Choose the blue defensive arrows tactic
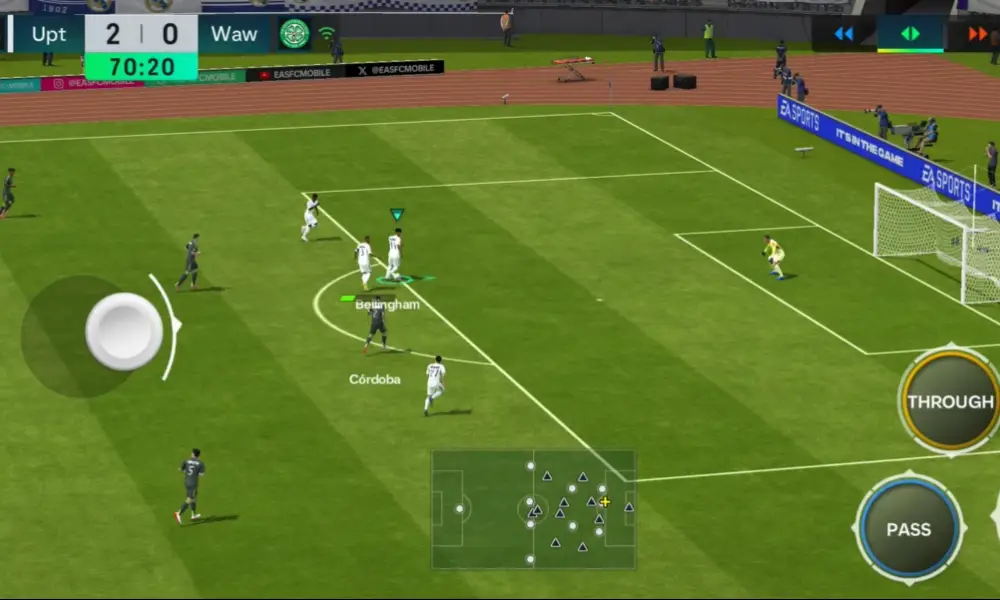Screen dimensions: 1000x600 coord(844,34)
